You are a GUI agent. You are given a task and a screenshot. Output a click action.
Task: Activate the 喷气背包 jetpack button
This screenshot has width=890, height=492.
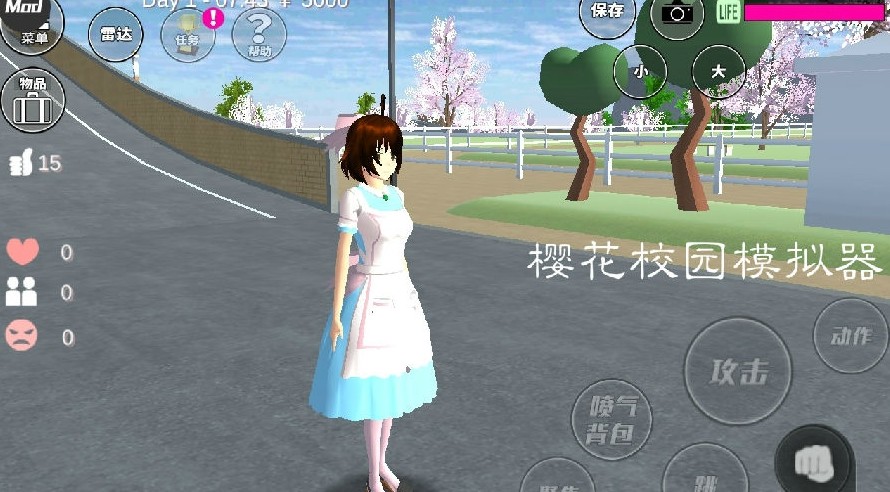(611, 419)
